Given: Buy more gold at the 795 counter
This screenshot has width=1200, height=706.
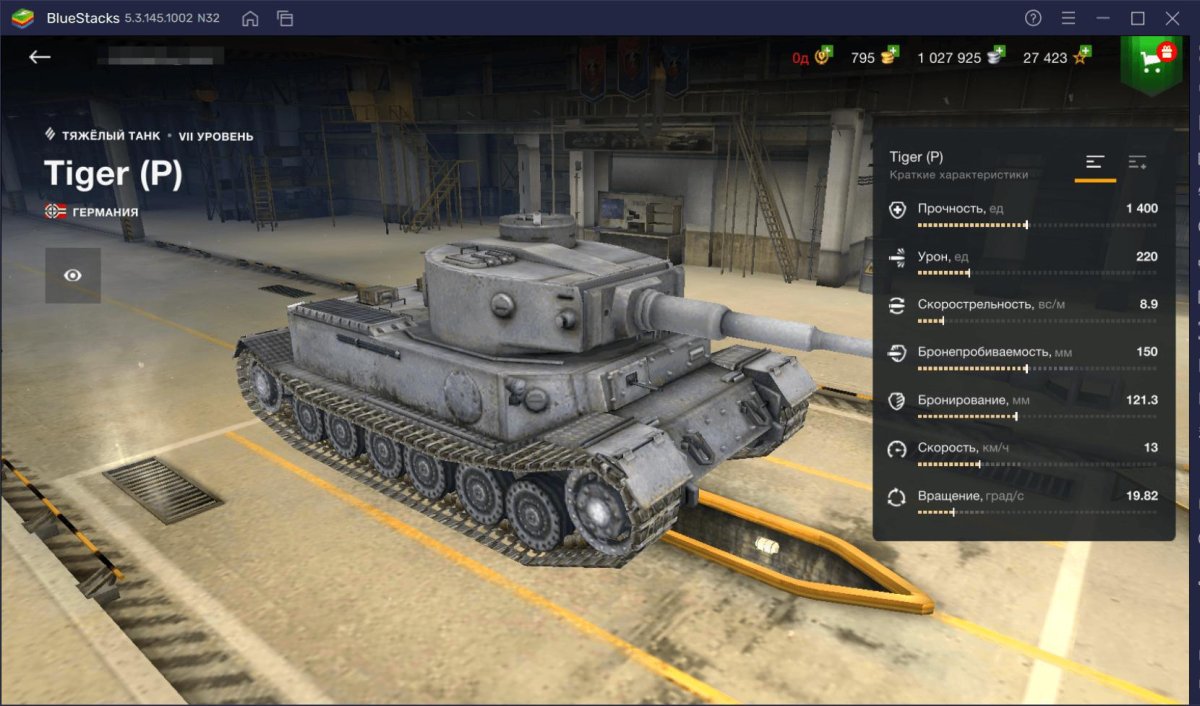Looking at the screenshot, I should (875, 57).
